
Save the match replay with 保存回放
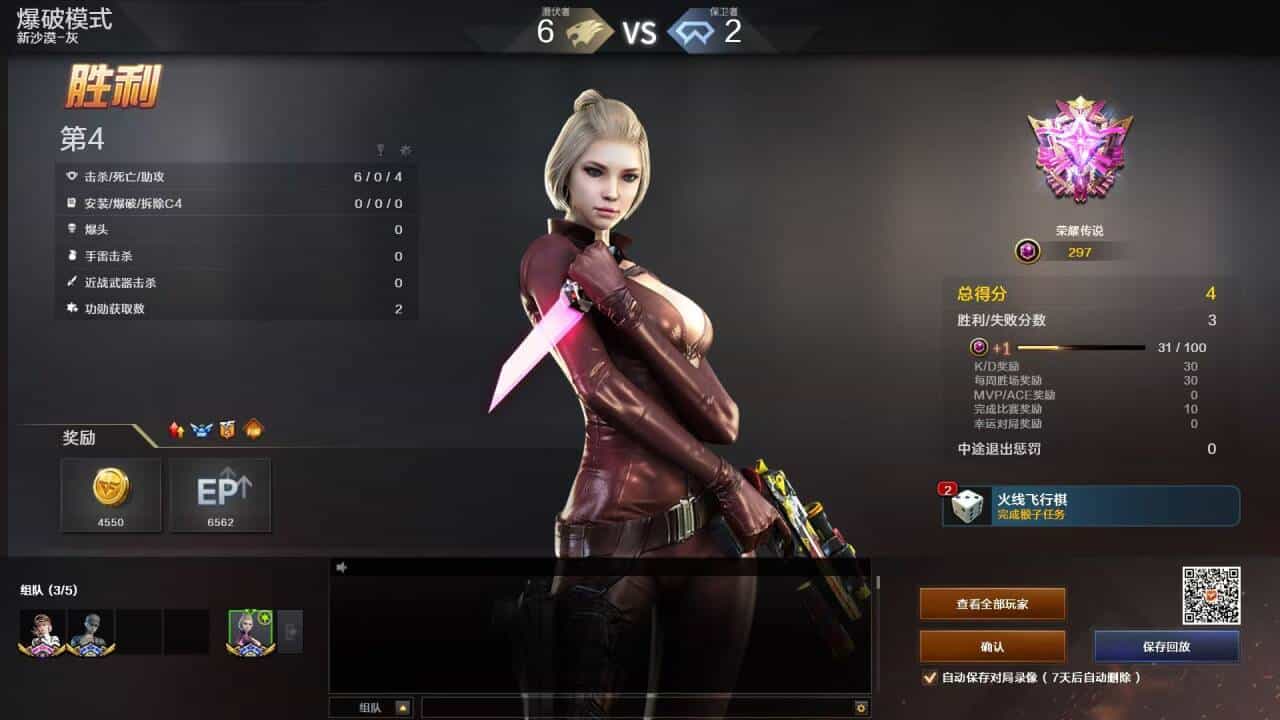point(1166,647)
